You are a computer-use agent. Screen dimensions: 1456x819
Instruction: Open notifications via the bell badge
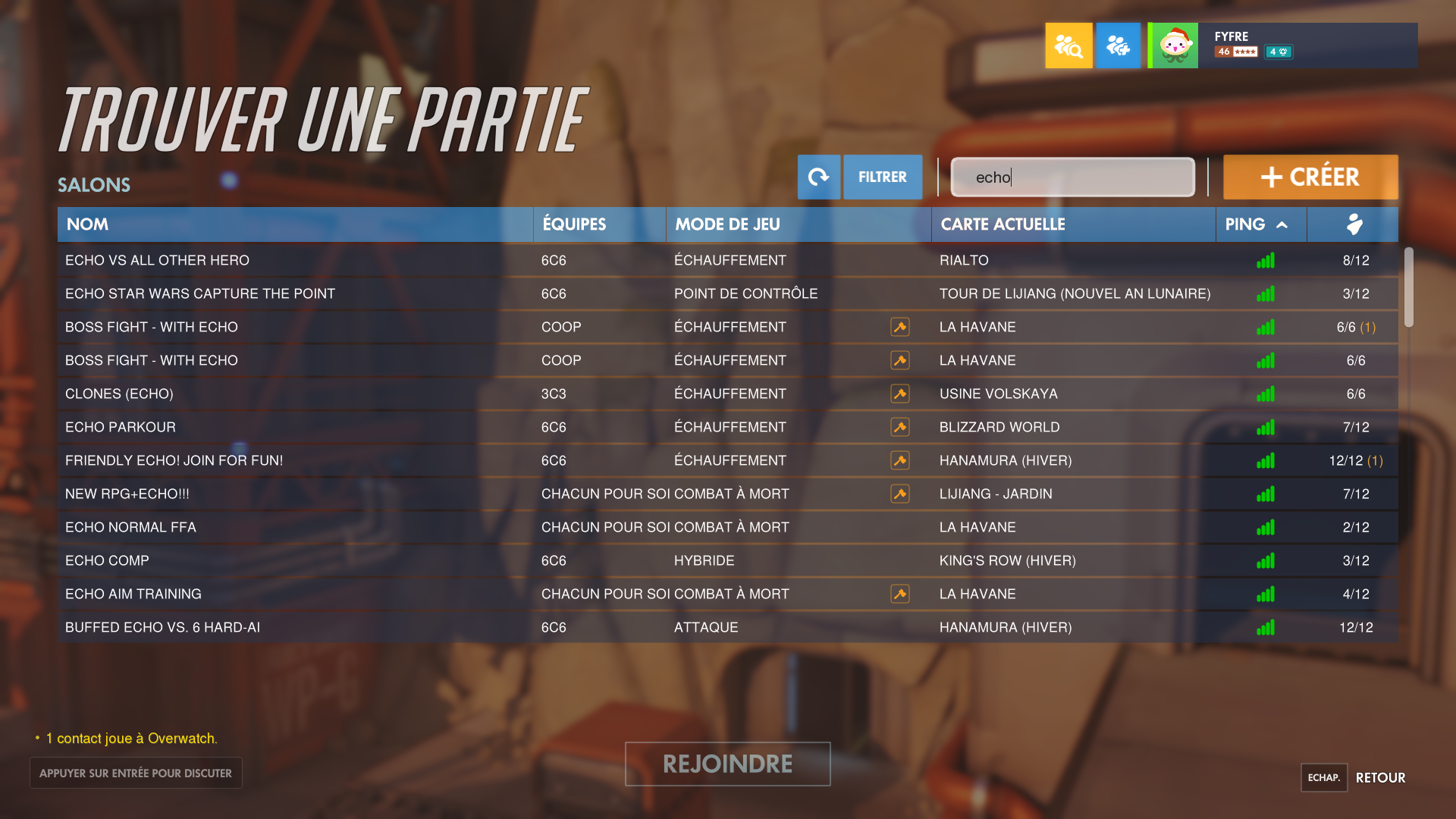(x=1279, y=52)
